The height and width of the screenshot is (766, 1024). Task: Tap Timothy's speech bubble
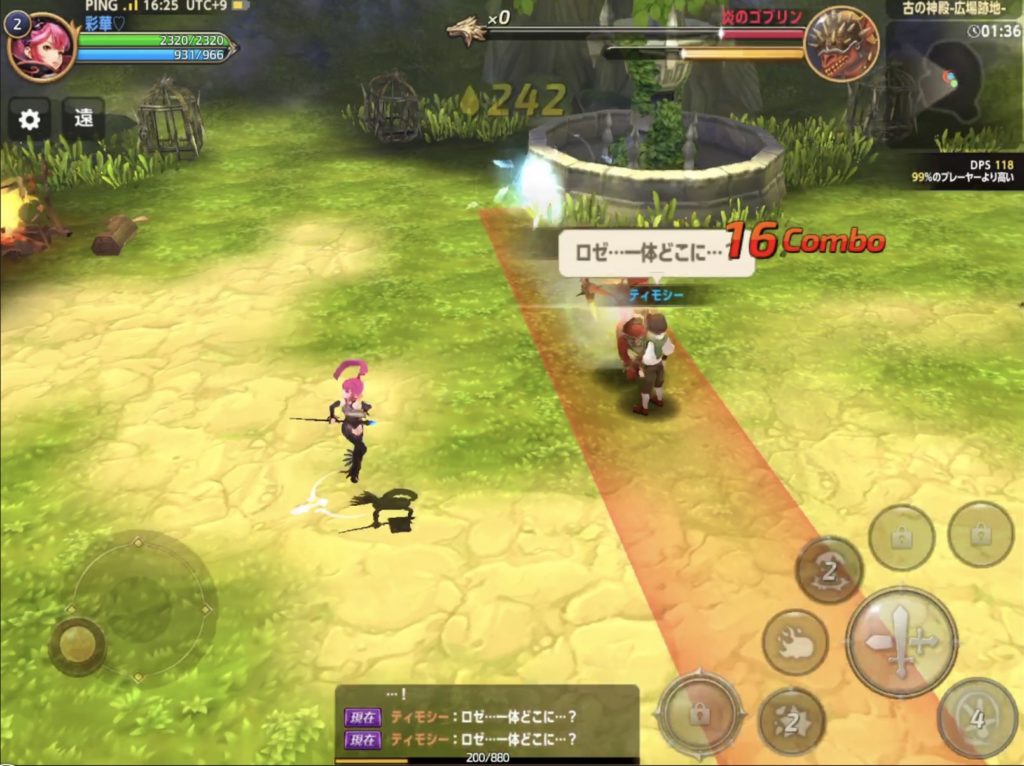pyautogui.click(x=655, y=253)
